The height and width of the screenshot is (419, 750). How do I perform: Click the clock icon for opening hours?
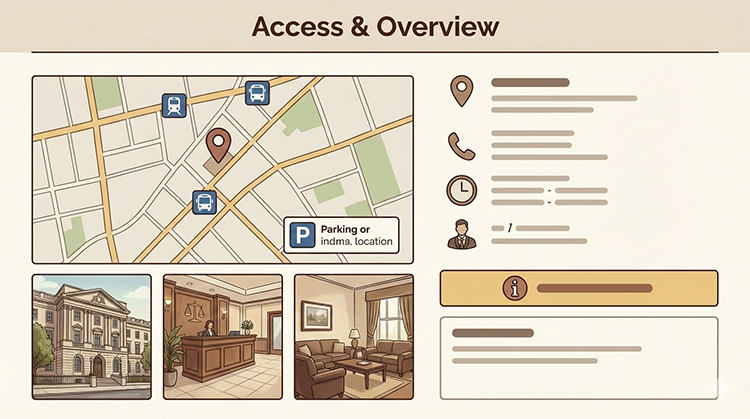(461, 190)
